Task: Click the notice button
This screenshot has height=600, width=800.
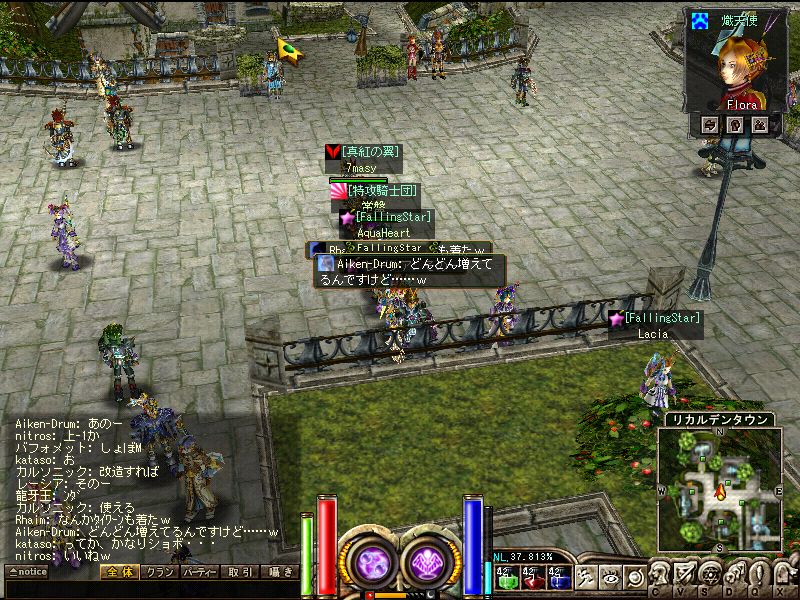Action: point(27,572)
